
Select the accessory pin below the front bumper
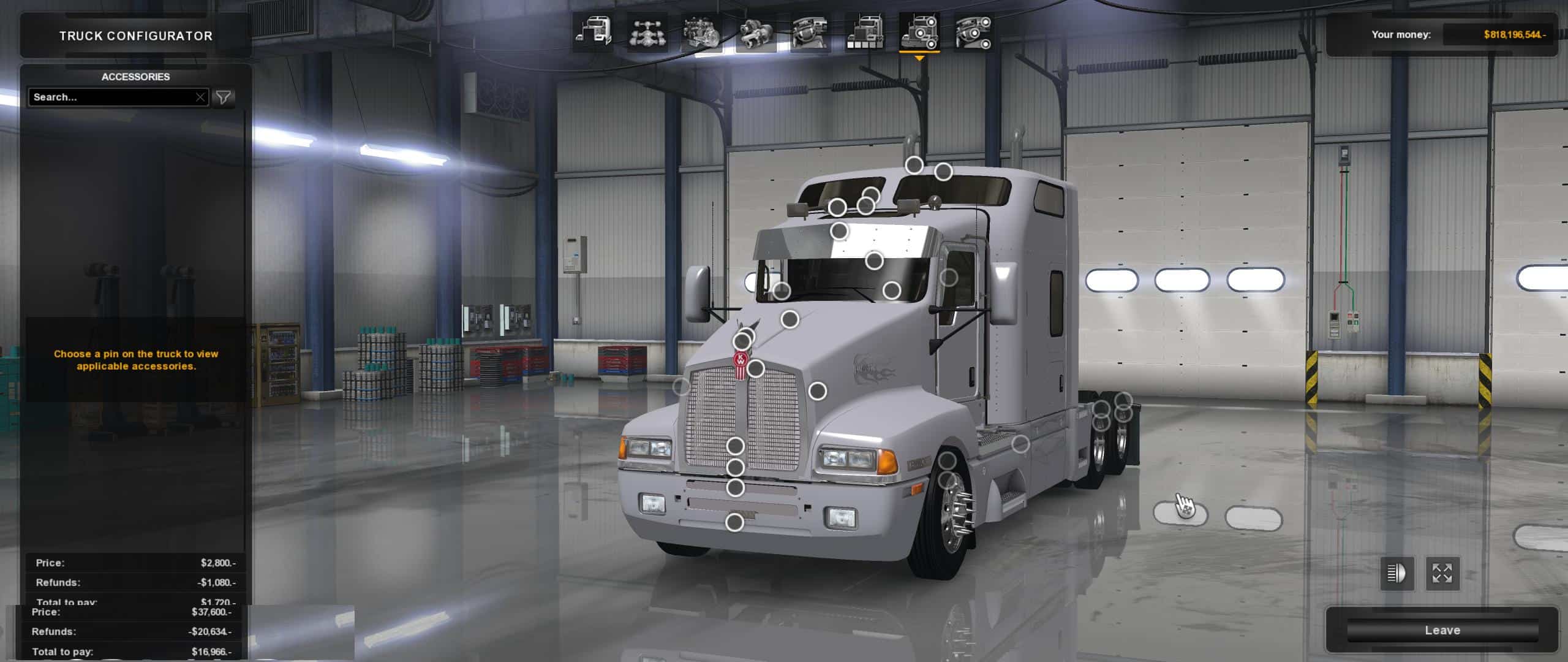pyautogui.click(x=734, y=522)
